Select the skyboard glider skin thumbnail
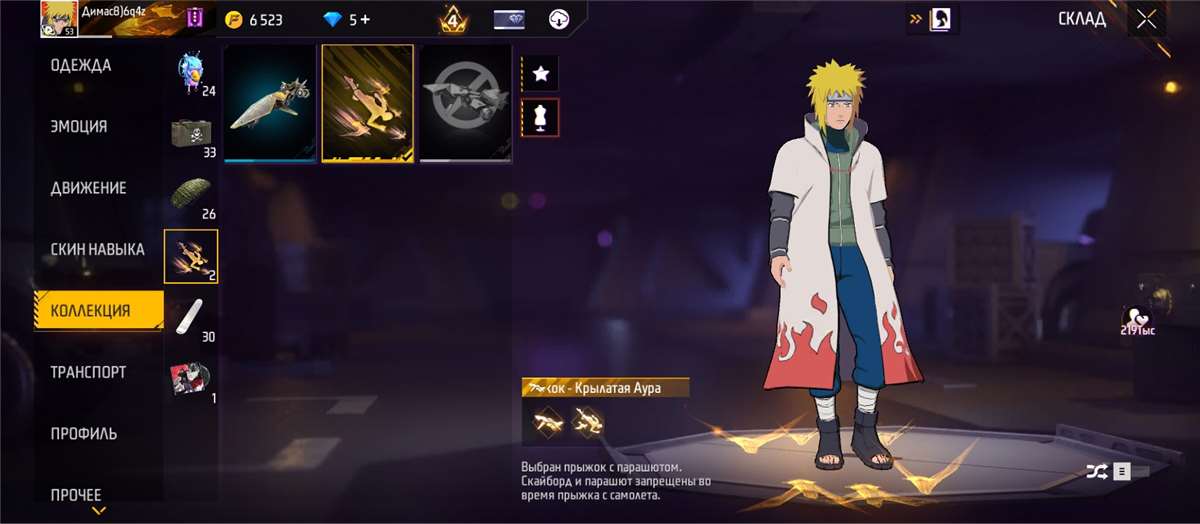 (270, 103)
